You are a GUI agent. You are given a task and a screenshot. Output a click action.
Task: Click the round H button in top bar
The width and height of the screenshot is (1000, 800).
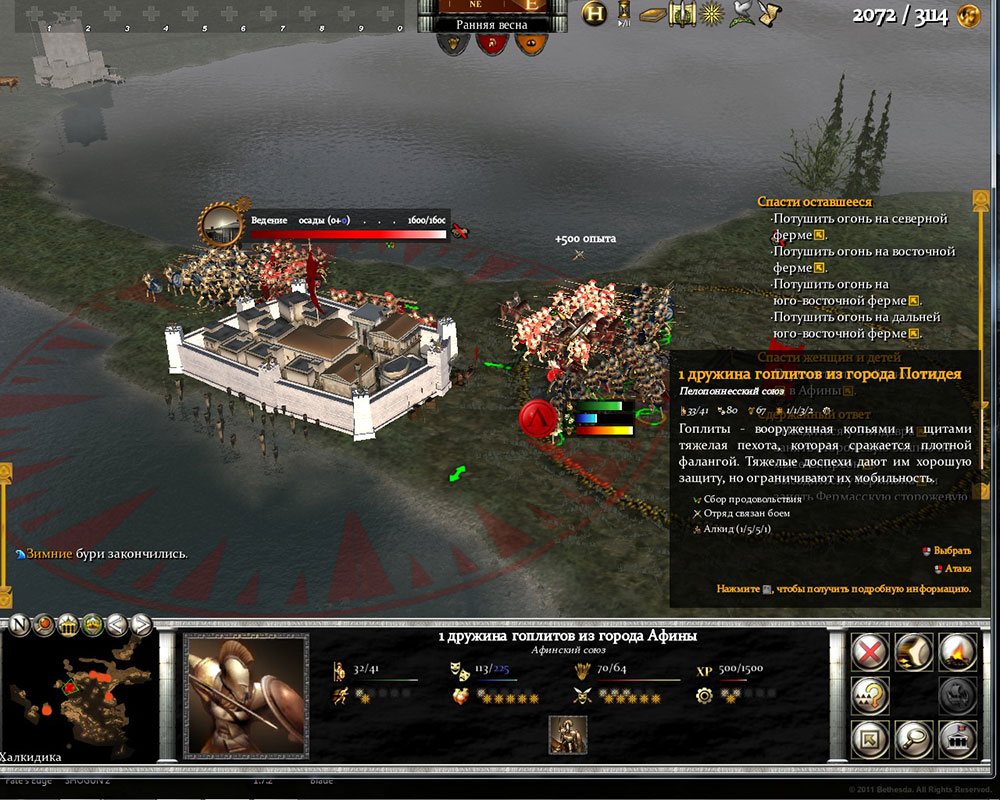pyautogui.click(x=595, y=13)
